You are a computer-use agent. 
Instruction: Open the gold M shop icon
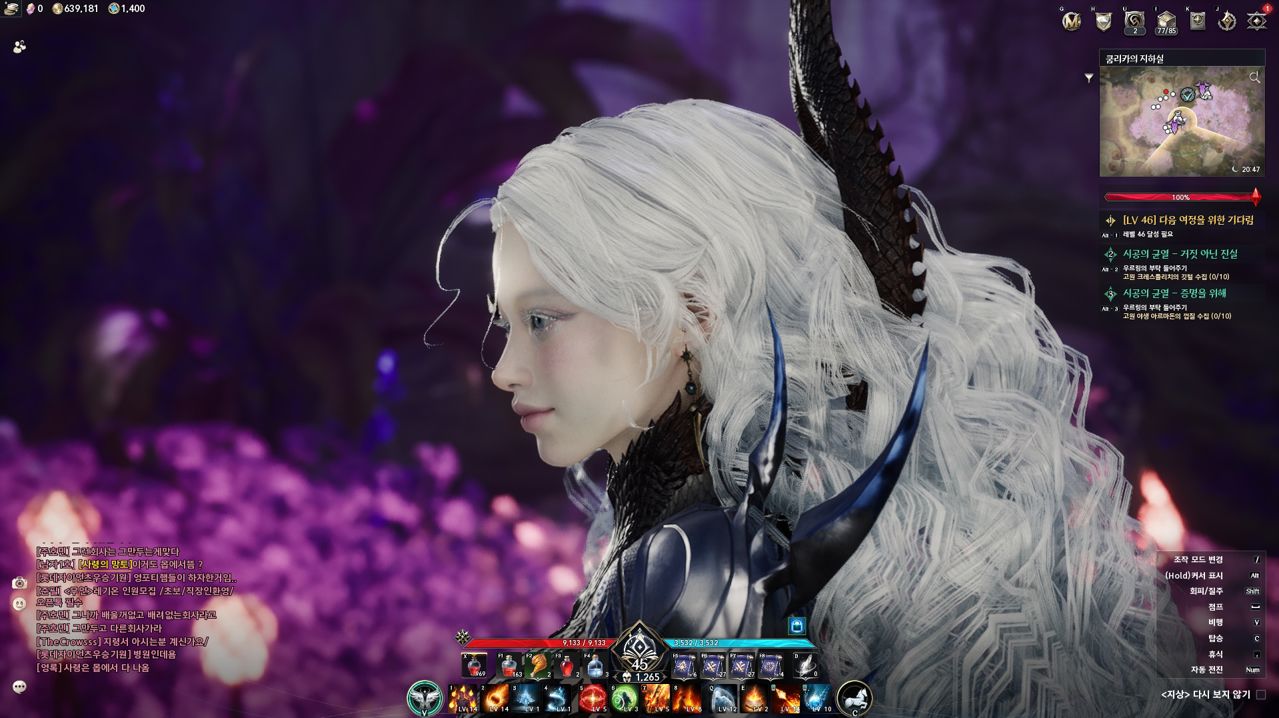[x=1073, y=21]
